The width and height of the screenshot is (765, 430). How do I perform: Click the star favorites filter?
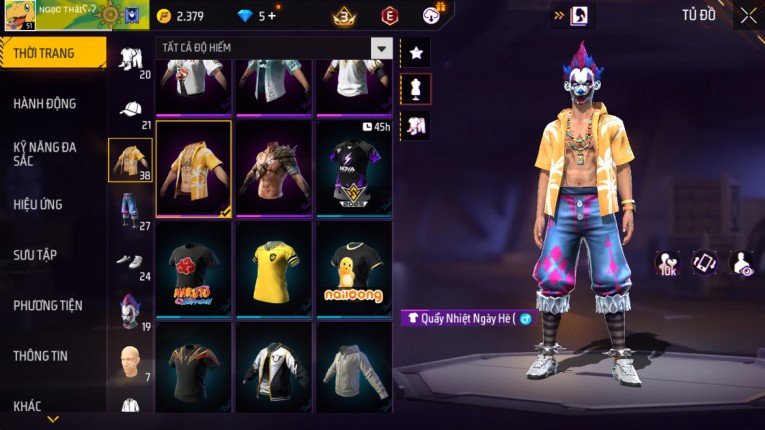click(415, 52)
